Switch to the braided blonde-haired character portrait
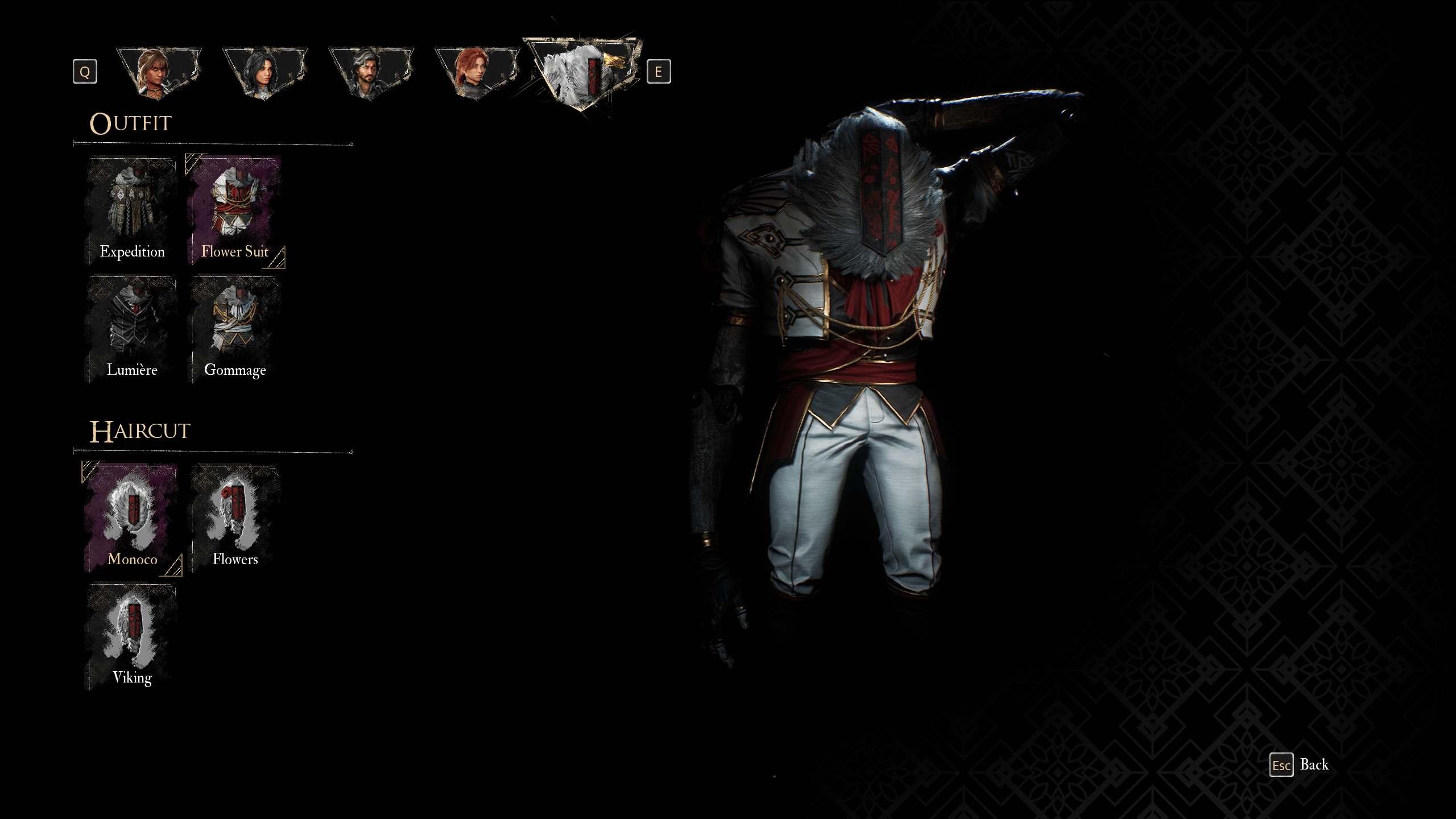 (159, 72)
